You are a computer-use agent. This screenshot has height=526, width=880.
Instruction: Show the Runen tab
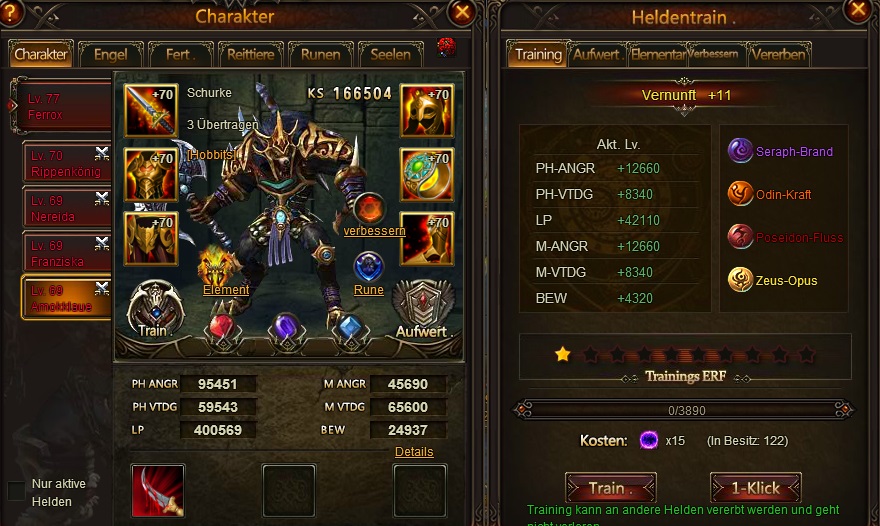pyautogui.click(x=320, y=54)
